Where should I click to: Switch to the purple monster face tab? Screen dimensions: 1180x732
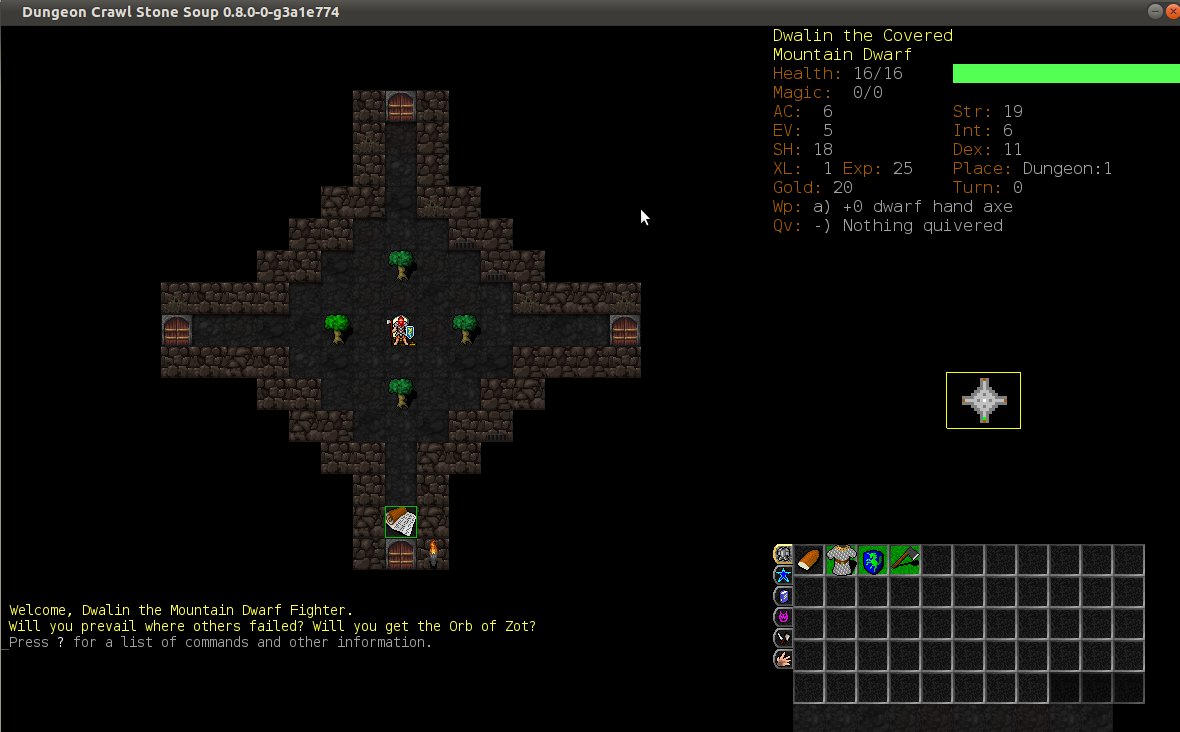point(782,617)
